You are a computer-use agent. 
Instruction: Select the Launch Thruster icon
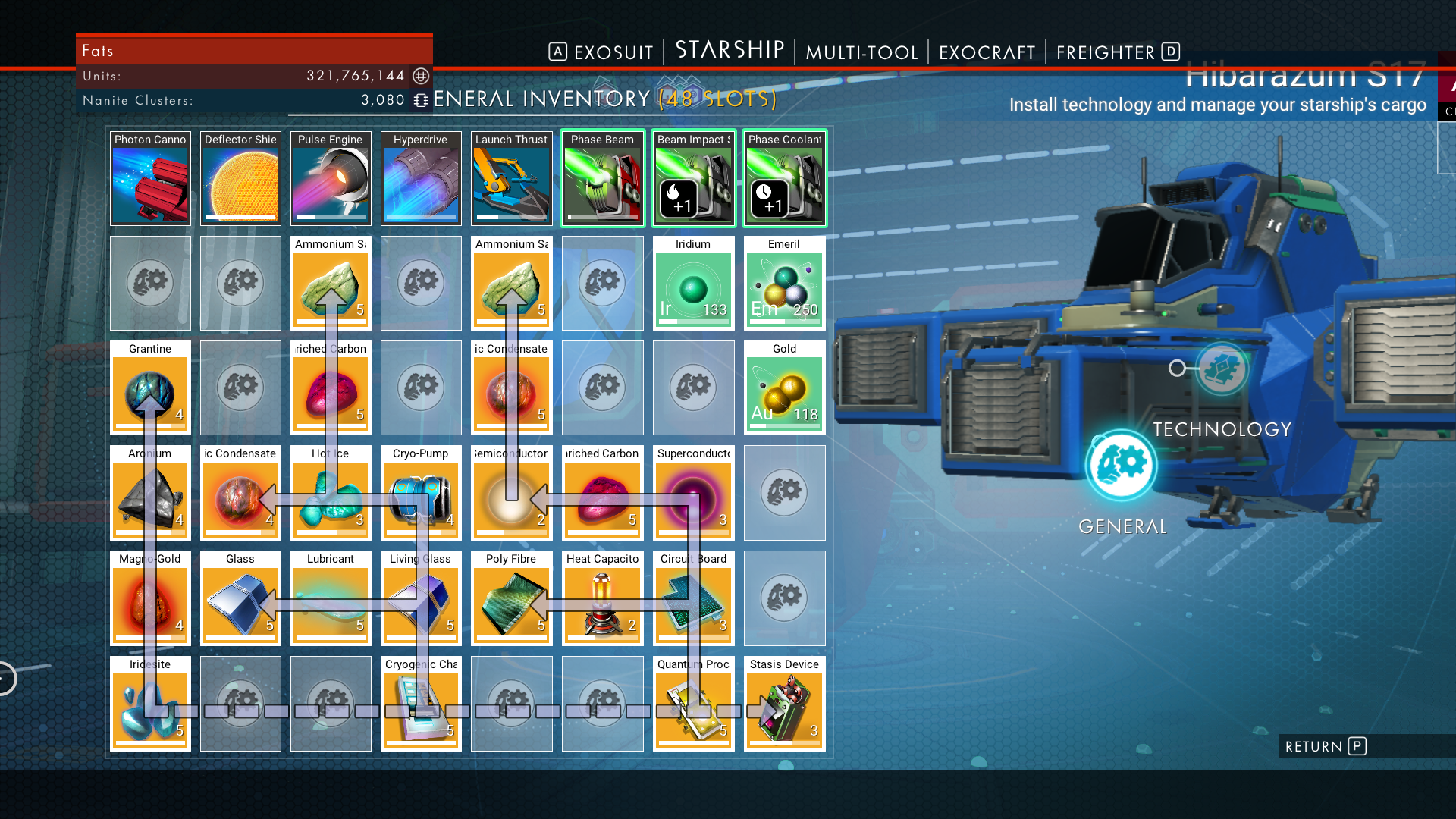511,178
